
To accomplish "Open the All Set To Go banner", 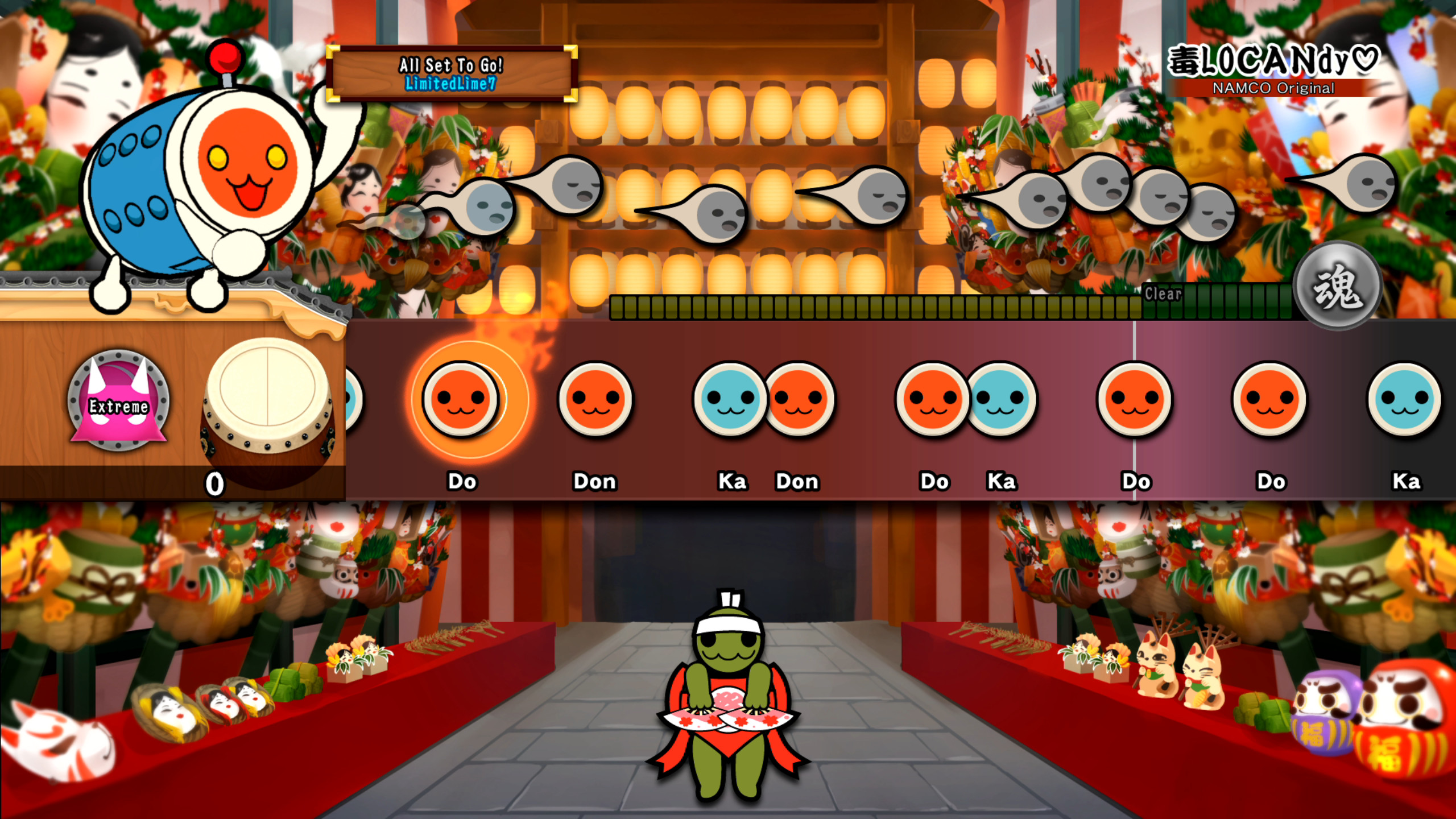I will (x=452, y=65).
